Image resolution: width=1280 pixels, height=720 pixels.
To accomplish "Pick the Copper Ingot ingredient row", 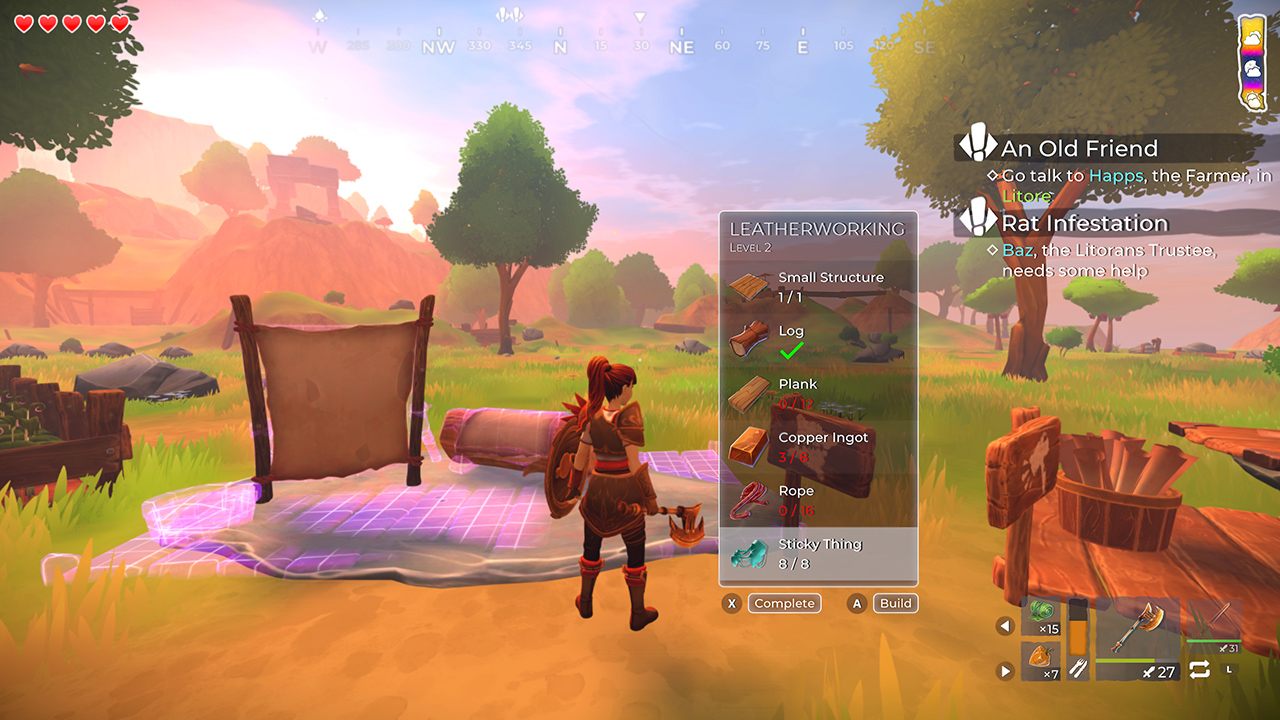I will click(818, 447).
